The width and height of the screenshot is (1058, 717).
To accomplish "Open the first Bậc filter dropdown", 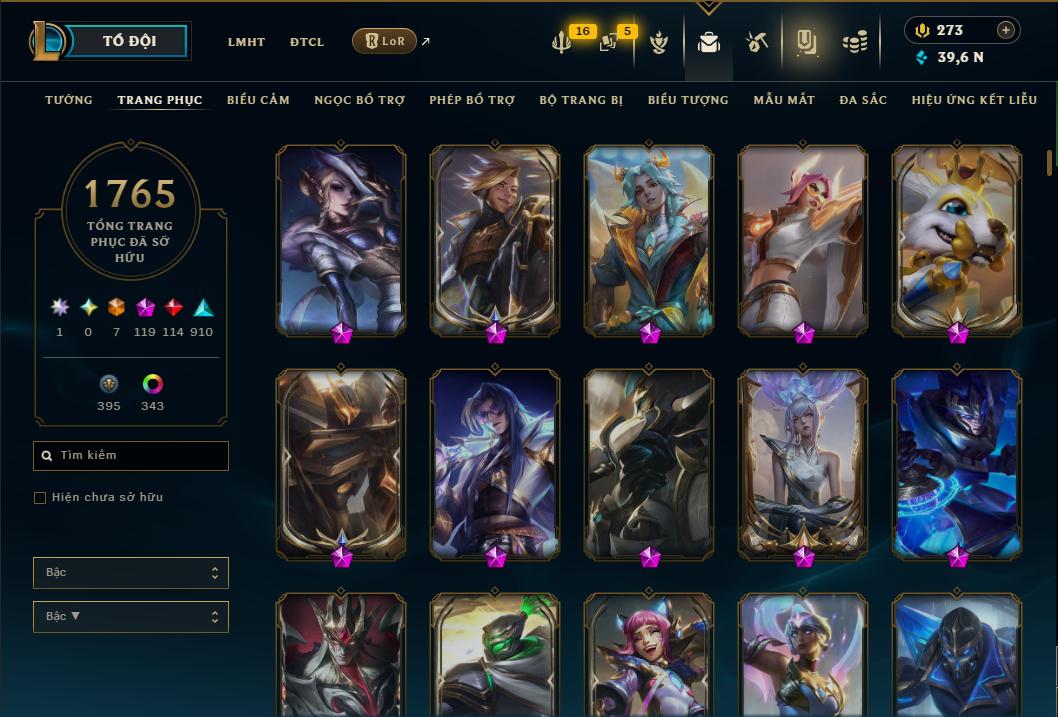I will click(131, 573).
